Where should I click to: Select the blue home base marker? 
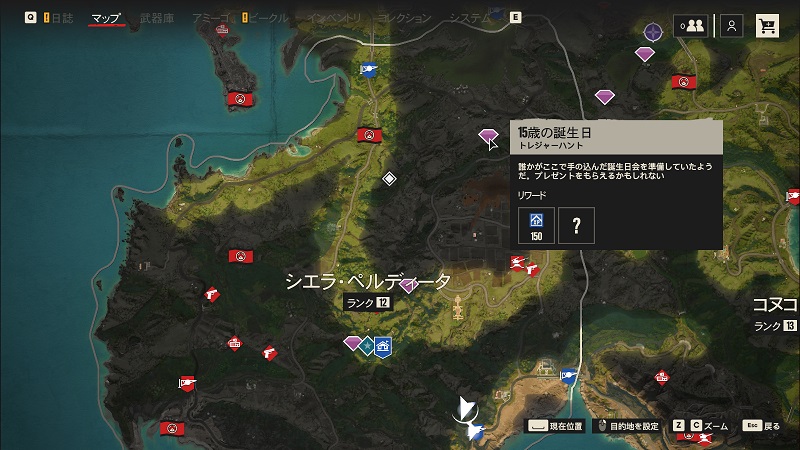382,346
